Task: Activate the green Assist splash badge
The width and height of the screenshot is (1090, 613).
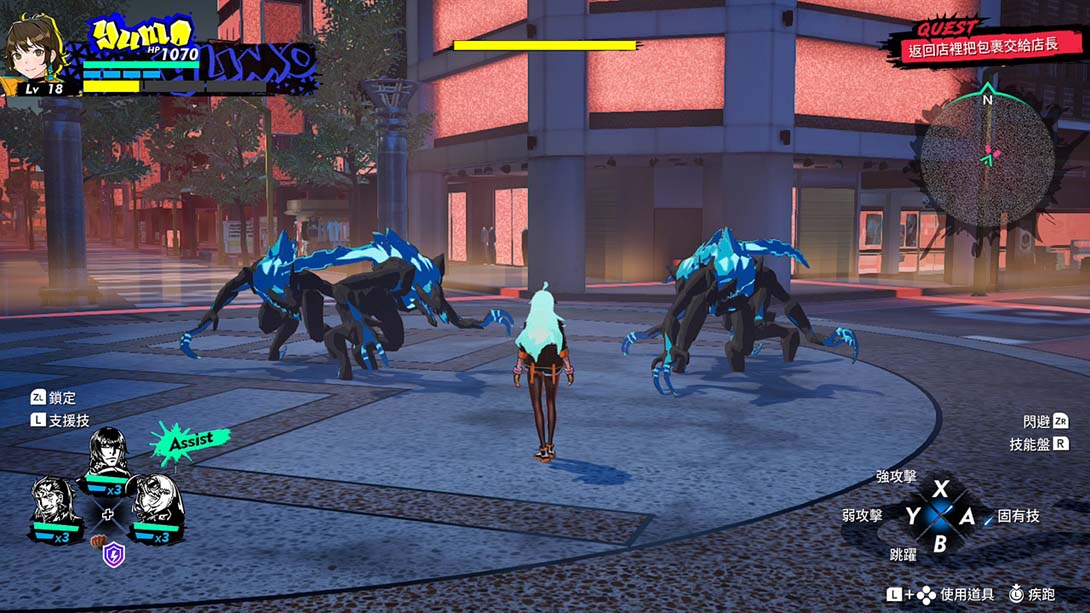Action: click(189, 441)
